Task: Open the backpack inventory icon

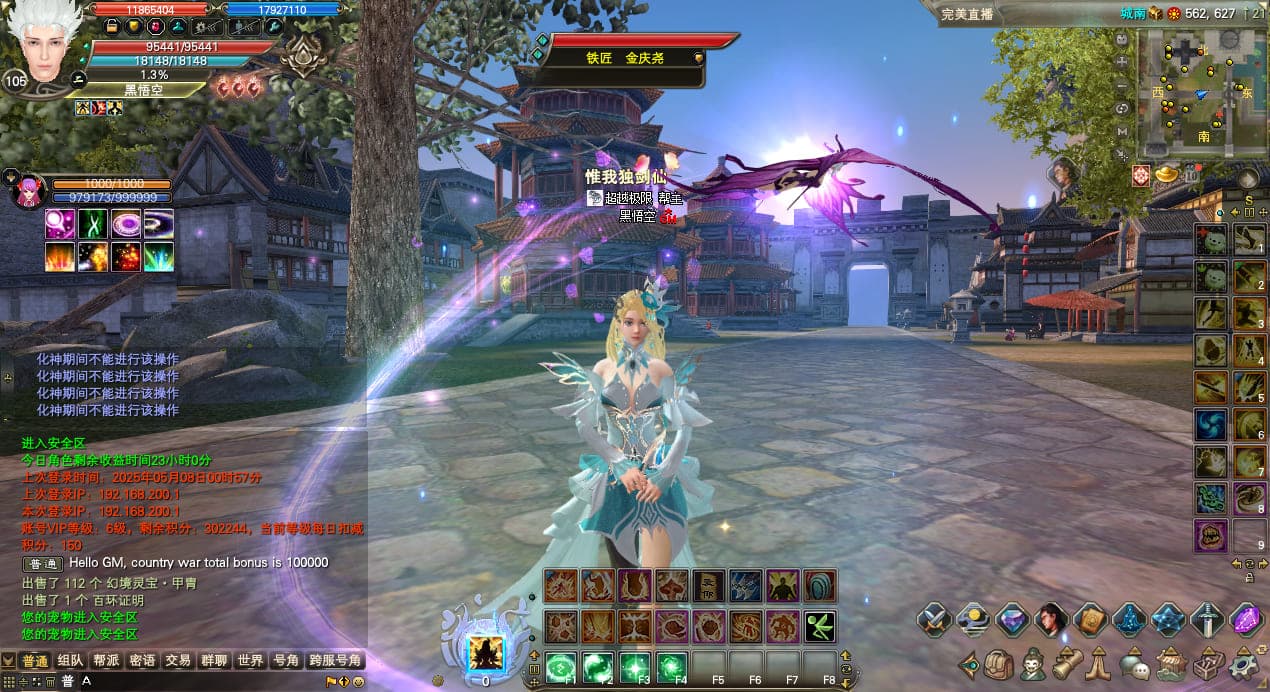Action: 997,664
